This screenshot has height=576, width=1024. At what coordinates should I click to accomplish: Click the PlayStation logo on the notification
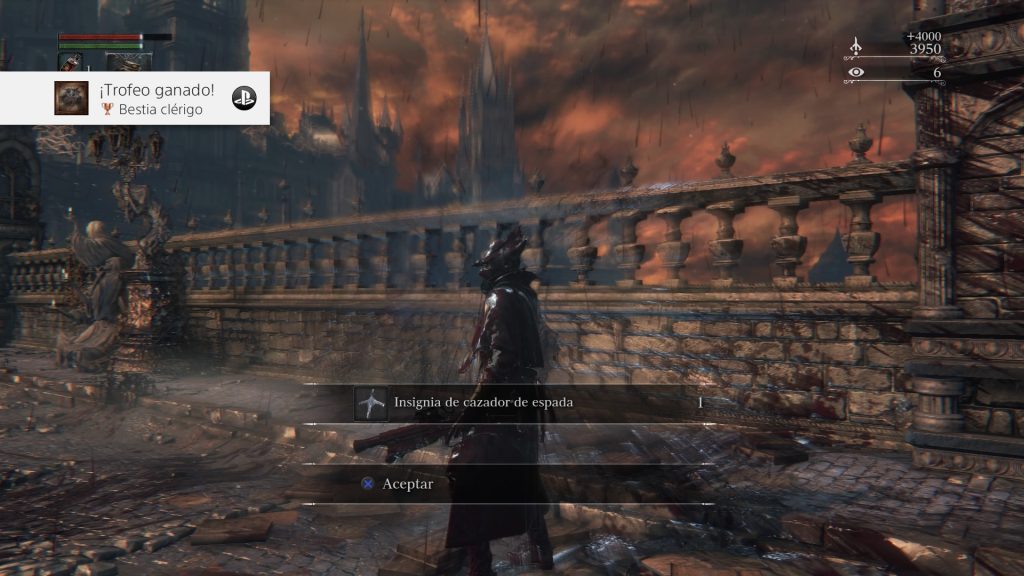coord(243,98)
